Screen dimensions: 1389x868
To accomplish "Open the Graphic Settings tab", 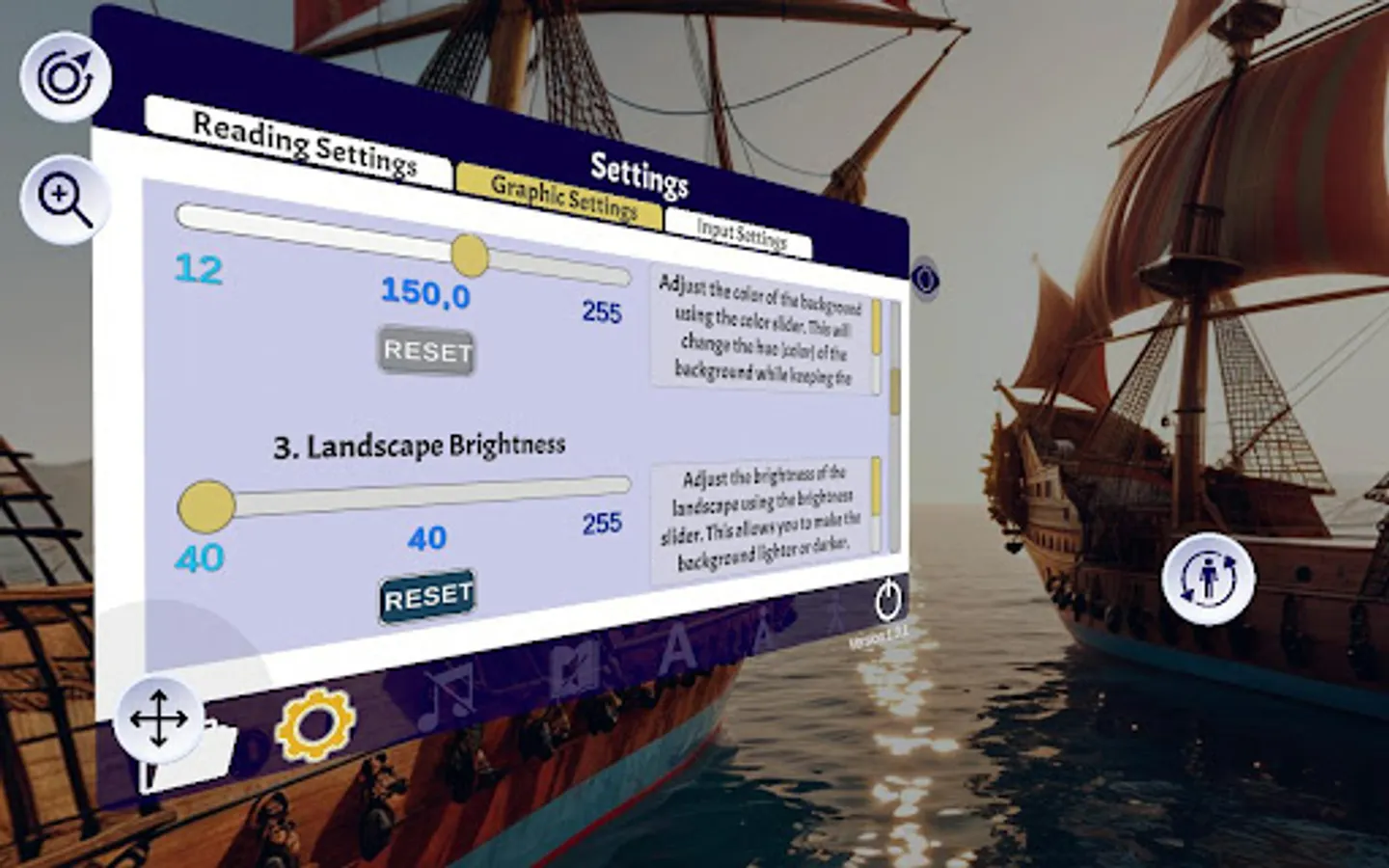I will tap(564, 192).
